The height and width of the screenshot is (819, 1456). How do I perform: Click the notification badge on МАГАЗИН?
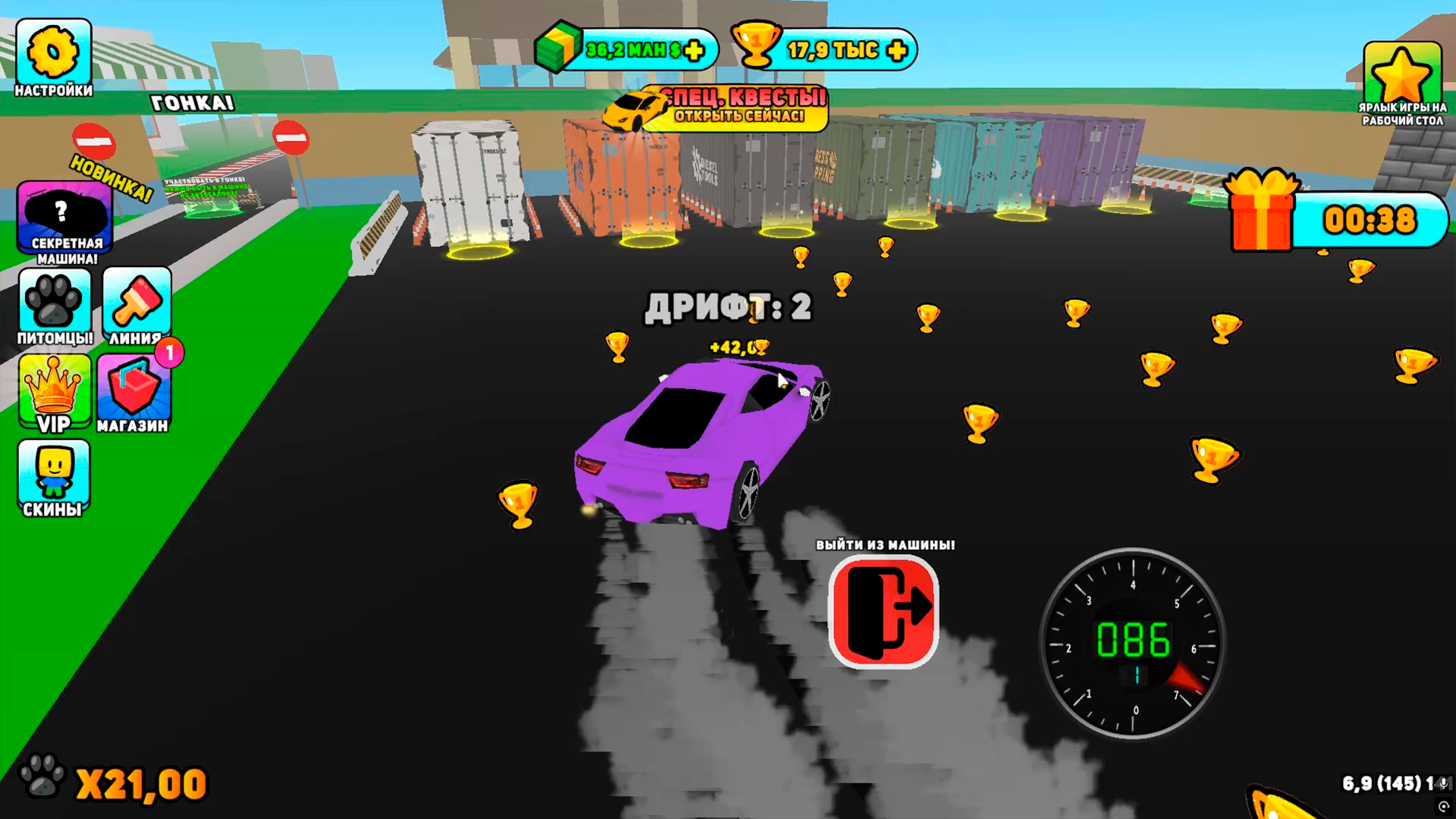(x=168, y=353)
